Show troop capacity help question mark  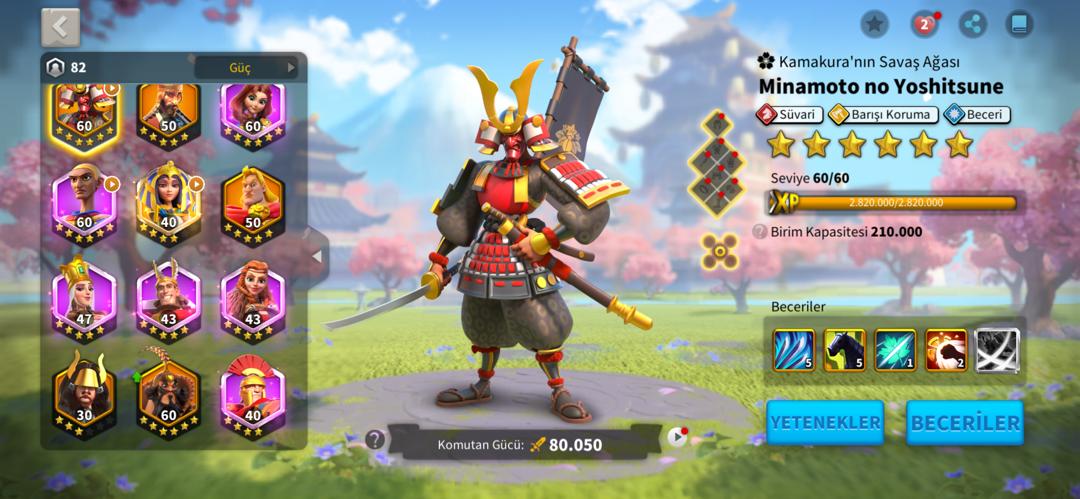[x=760, y=232]
